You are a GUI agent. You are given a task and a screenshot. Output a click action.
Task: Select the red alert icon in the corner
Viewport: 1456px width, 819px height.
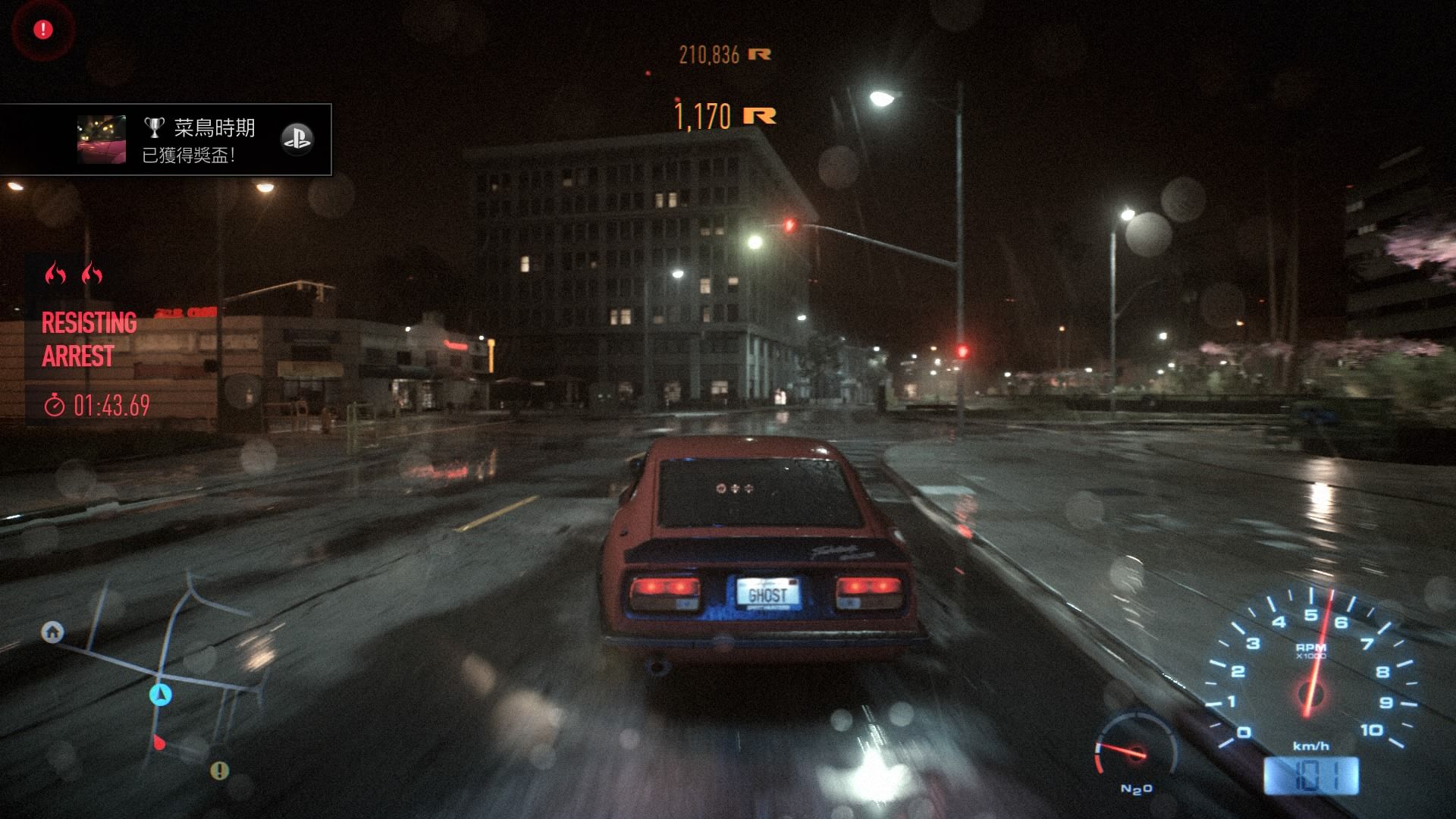[43, 30]
